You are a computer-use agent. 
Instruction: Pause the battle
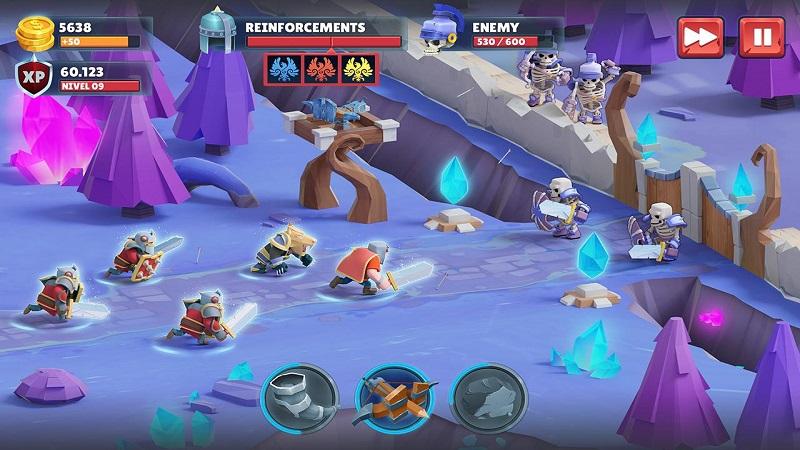coord(761,38)
